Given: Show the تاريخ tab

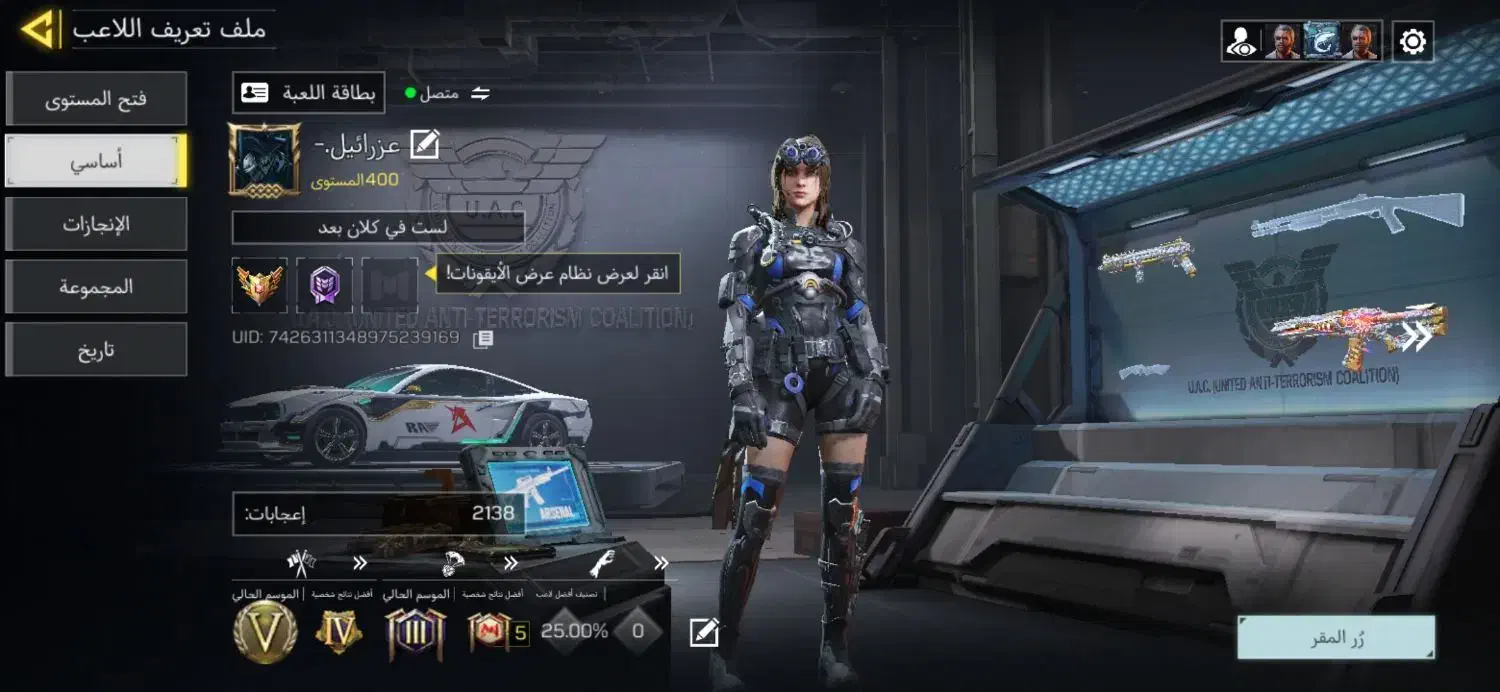Looking at the screenshot, I should (96, 350).
